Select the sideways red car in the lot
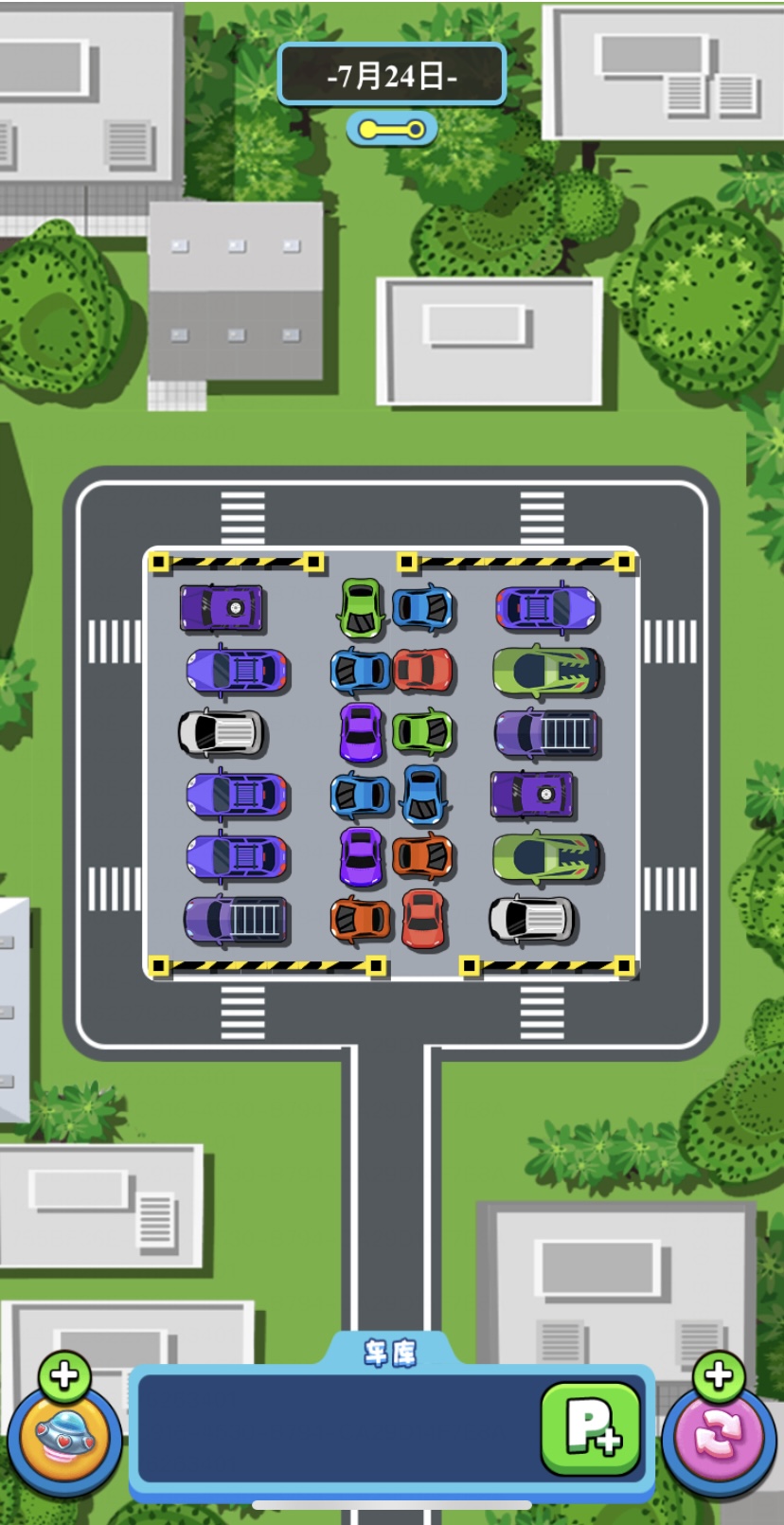Screen dimensions: 784x1525 coord(423,671)
